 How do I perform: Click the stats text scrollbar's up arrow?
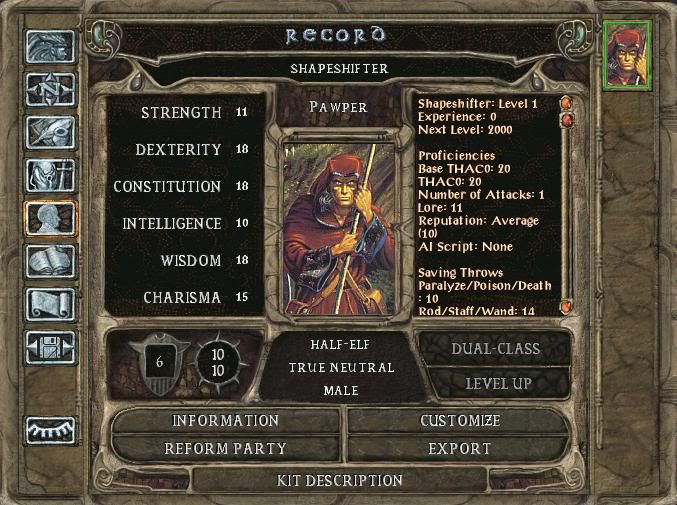[565, 102]
